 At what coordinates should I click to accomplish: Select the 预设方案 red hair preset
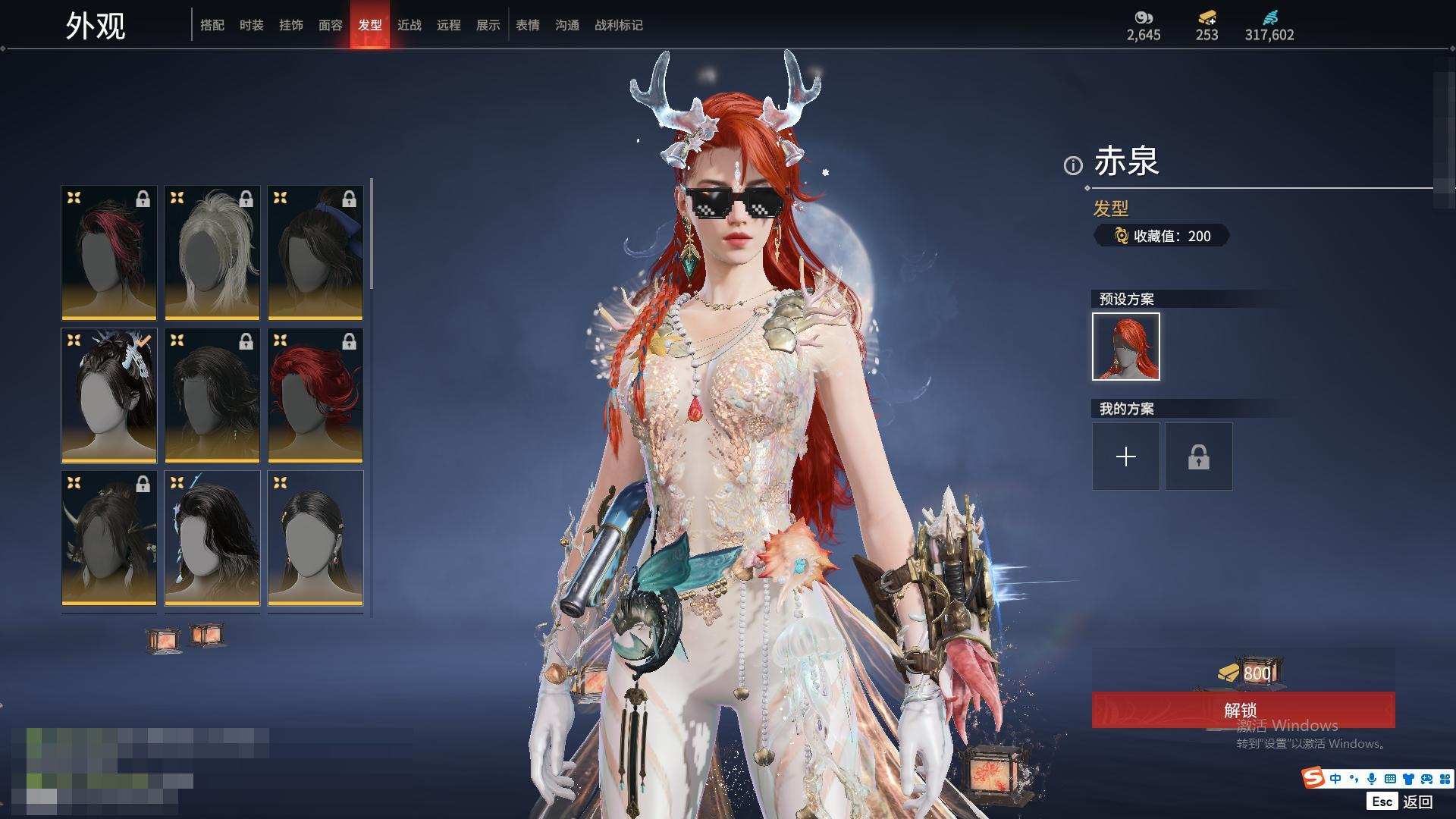tap(1125, 347)
